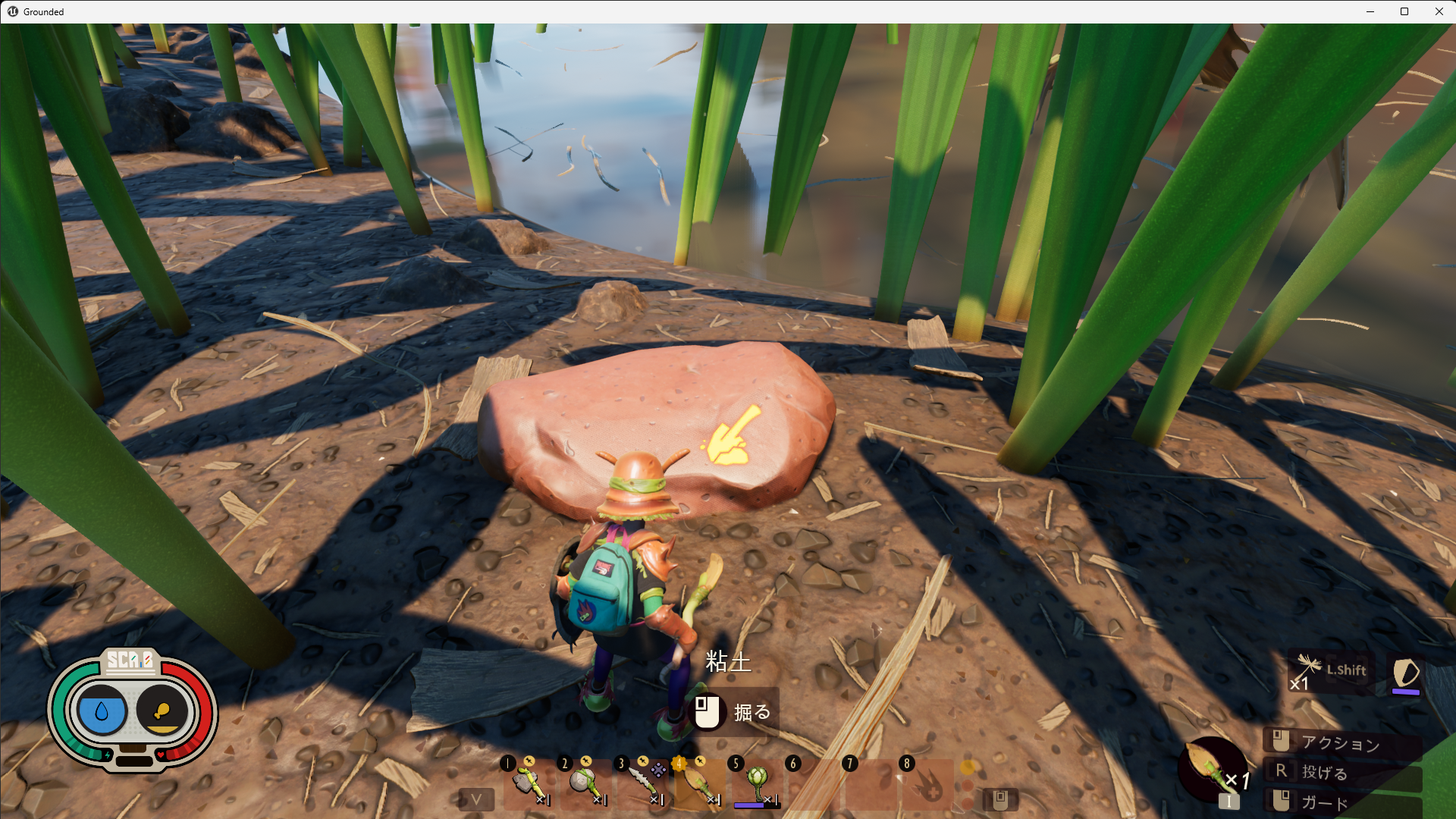Select the pebblet hammer hotbar slot
1456x819 pixels.
(x=585, y=782)
